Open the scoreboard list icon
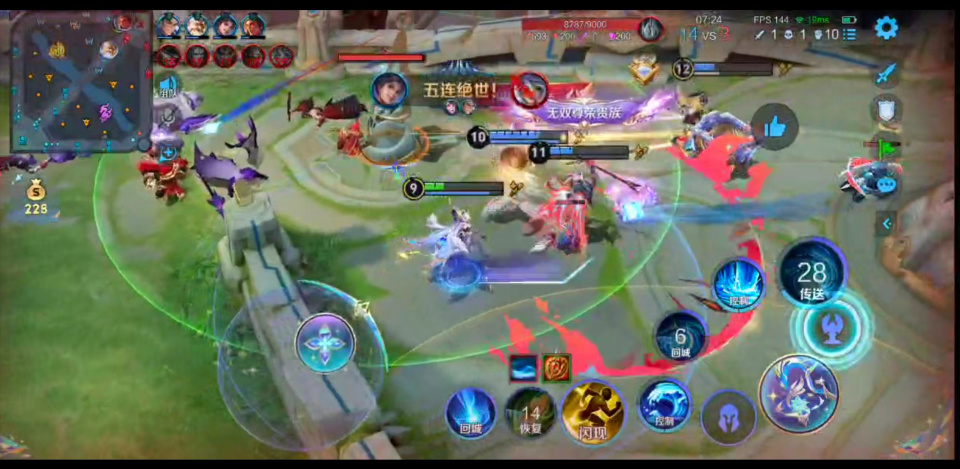The image size is (960, 469). pos(850,34)
